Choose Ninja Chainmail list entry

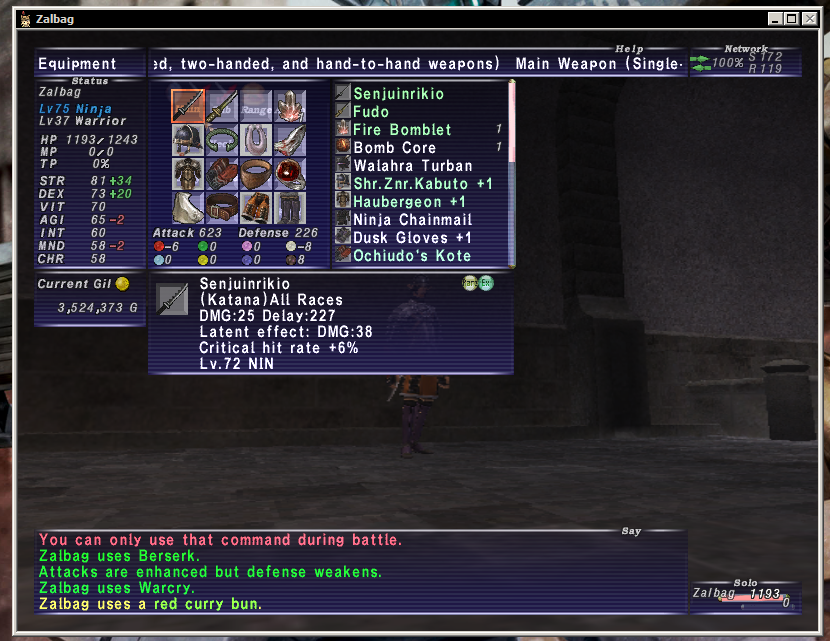[x=412, y=219]
